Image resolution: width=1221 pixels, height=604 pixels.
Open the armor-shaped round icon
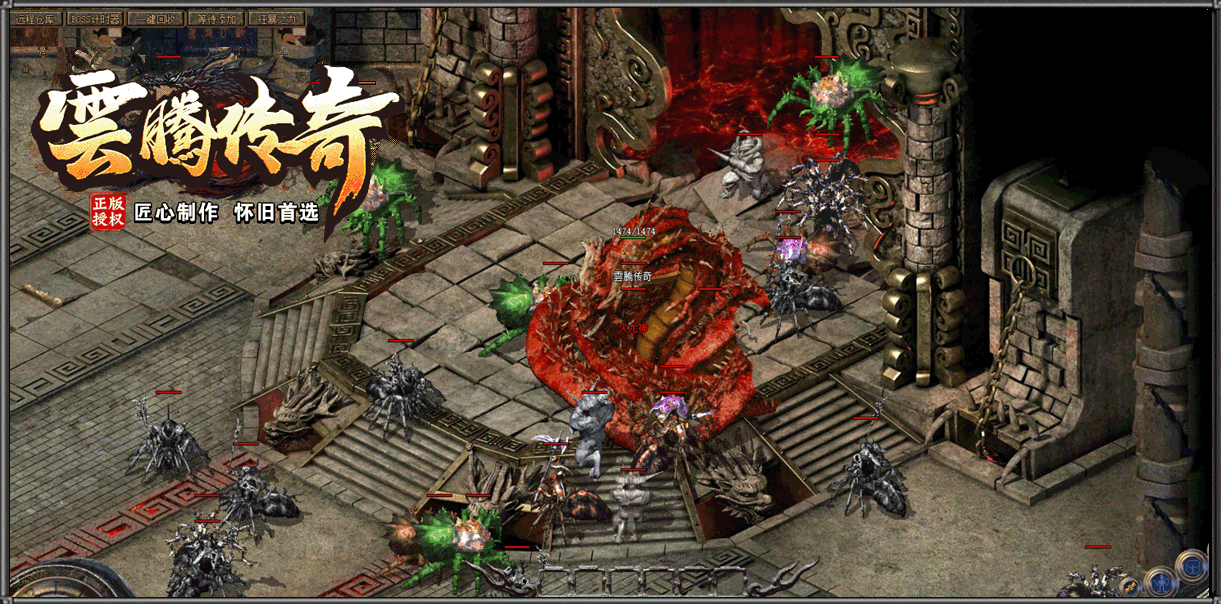[1191, 566]
